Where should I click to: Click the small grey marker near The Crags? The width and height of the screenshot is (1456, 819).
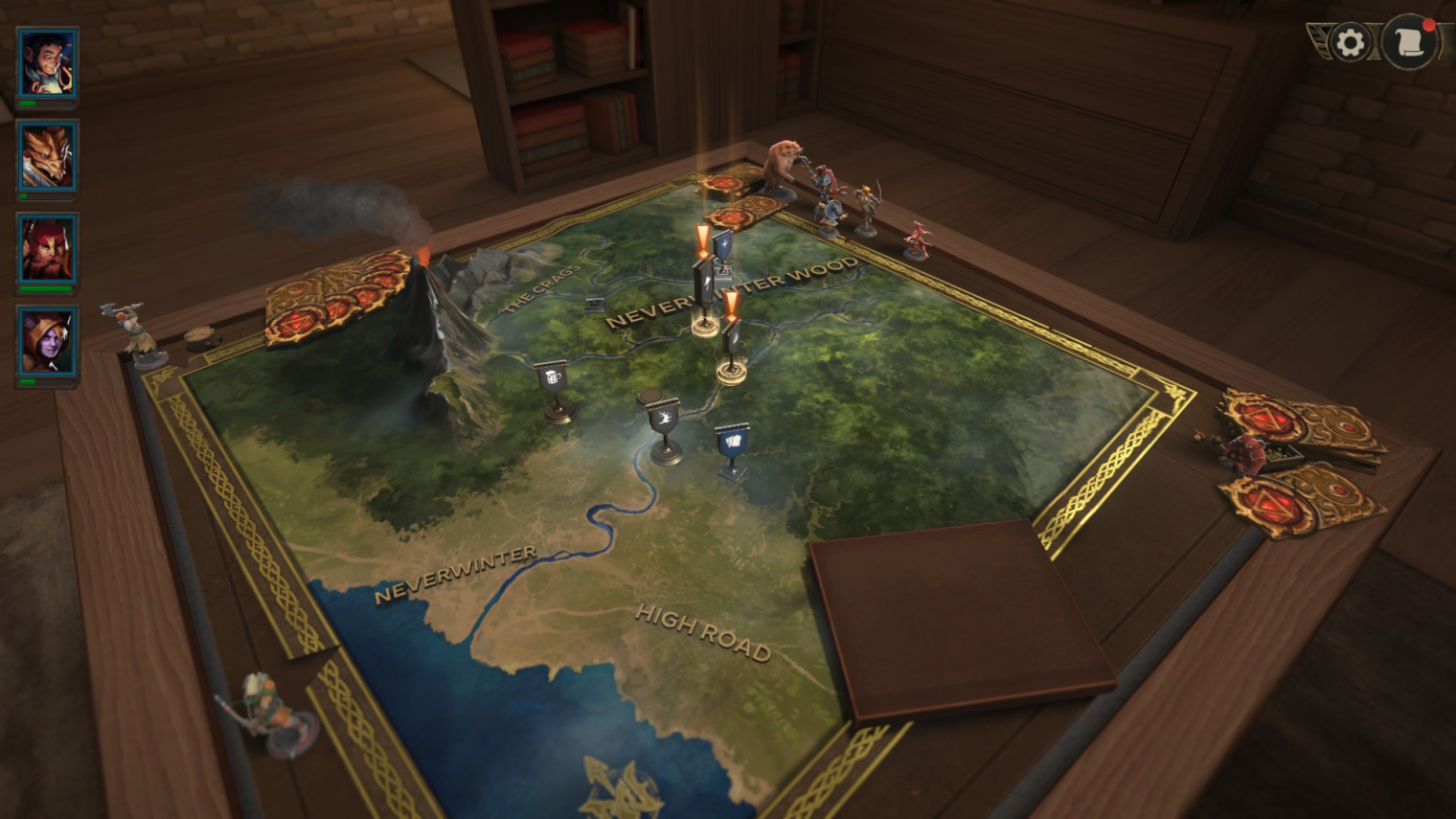(x=594, y=305)
